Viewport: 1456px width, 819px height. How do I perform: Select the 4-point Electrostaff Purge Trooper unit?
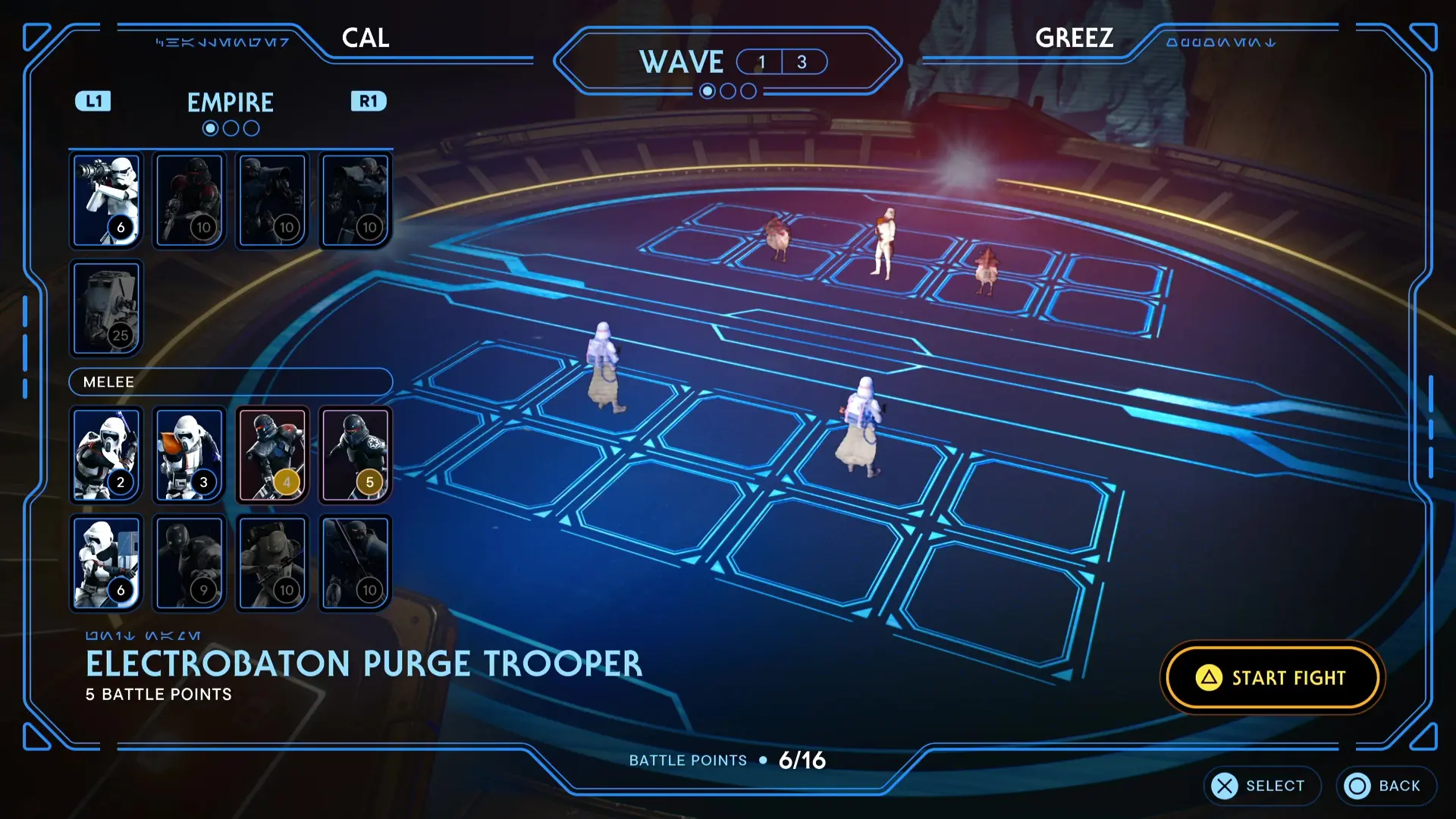271,453
